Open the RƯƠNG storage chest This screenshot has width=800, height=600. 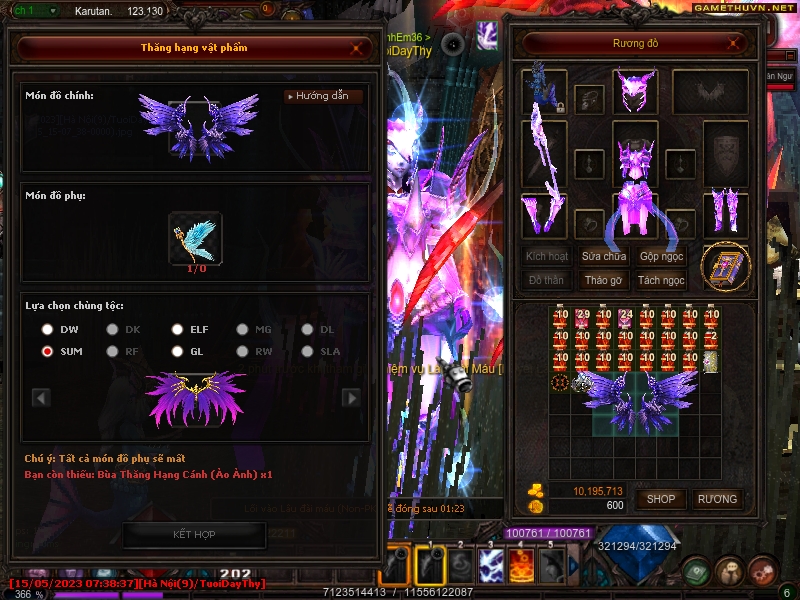(x=717, y=498)
